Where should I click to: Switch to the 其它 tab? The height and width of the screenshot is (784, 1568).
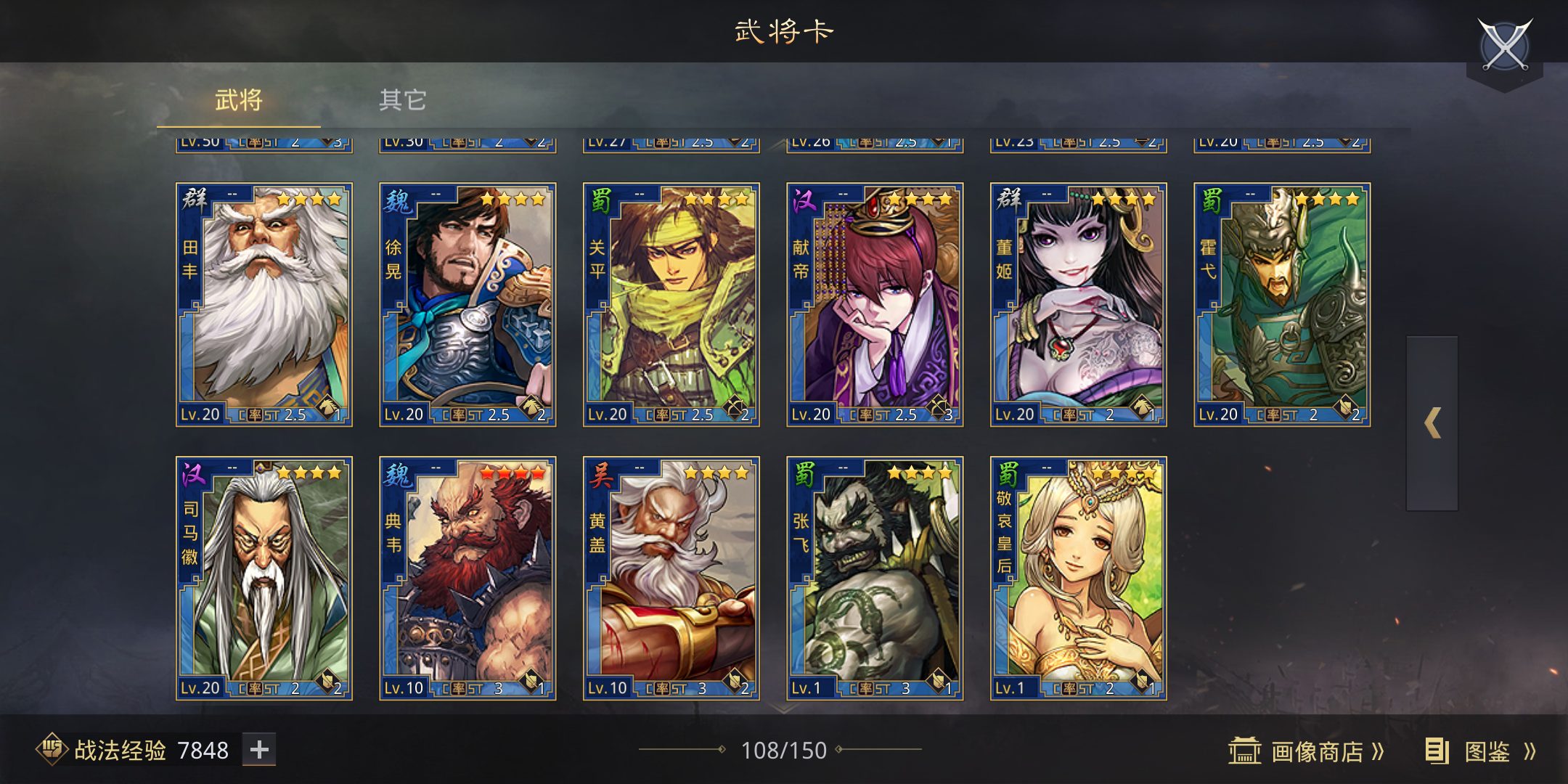[403, 99]
